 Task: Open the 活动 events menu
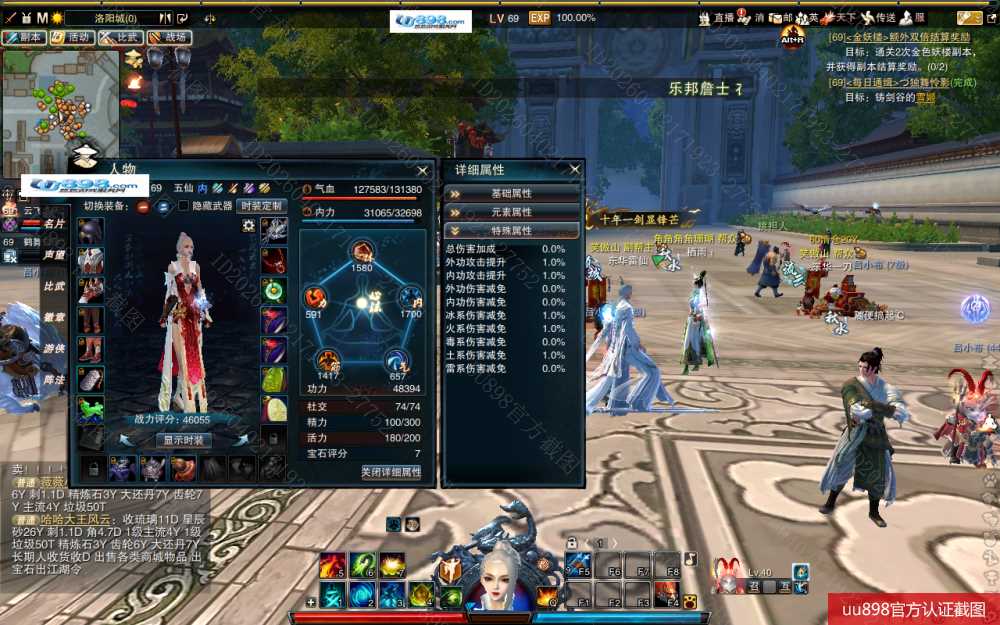(72, 37)
